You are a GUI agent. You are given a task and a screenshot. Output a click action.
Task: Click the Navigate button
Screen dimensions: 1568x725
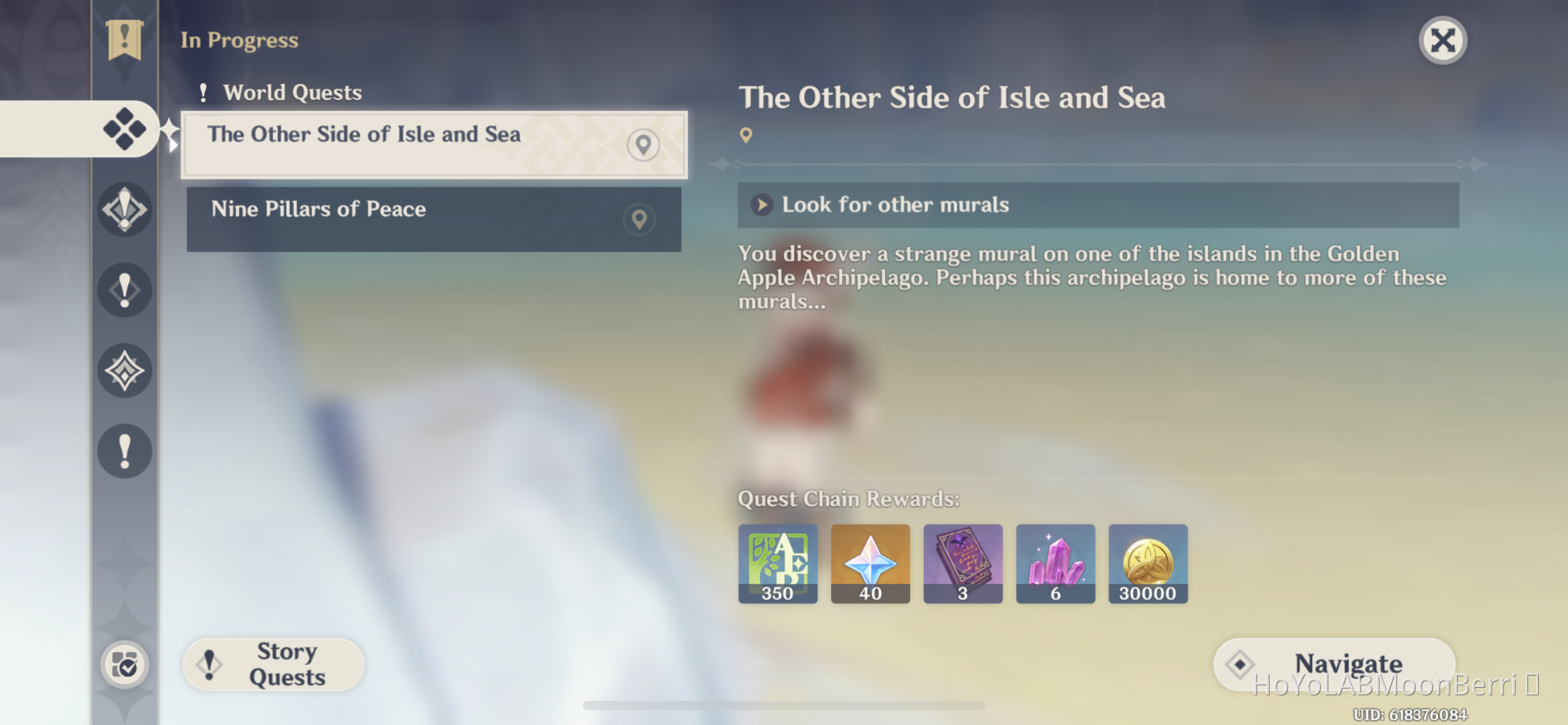coord(1333,664)
